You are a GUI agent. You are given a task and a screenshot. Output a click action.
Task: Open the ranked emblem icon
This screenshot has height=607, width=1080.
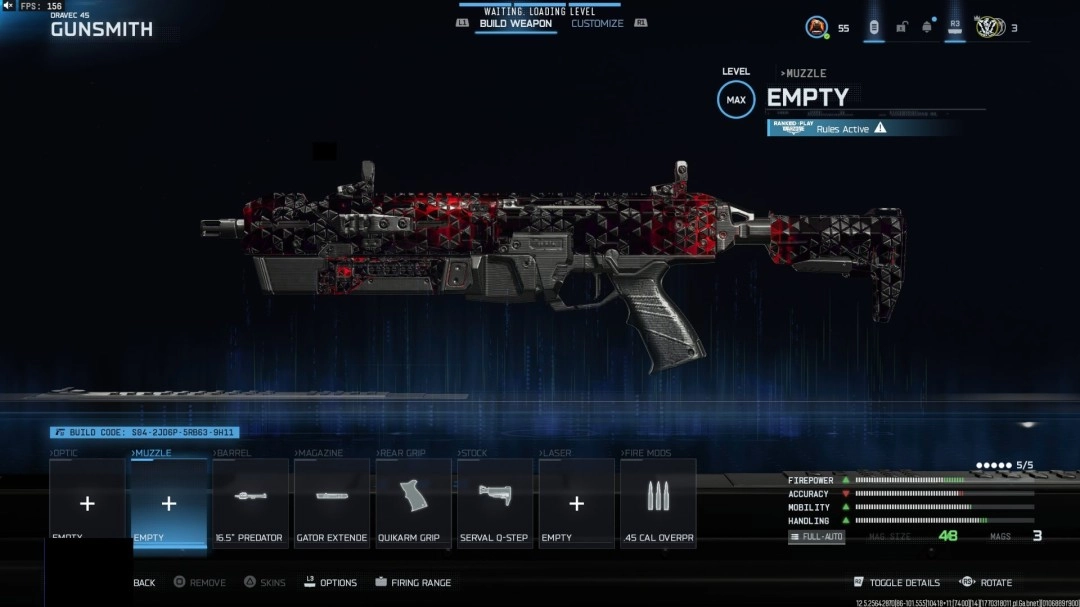click(988, 27)
